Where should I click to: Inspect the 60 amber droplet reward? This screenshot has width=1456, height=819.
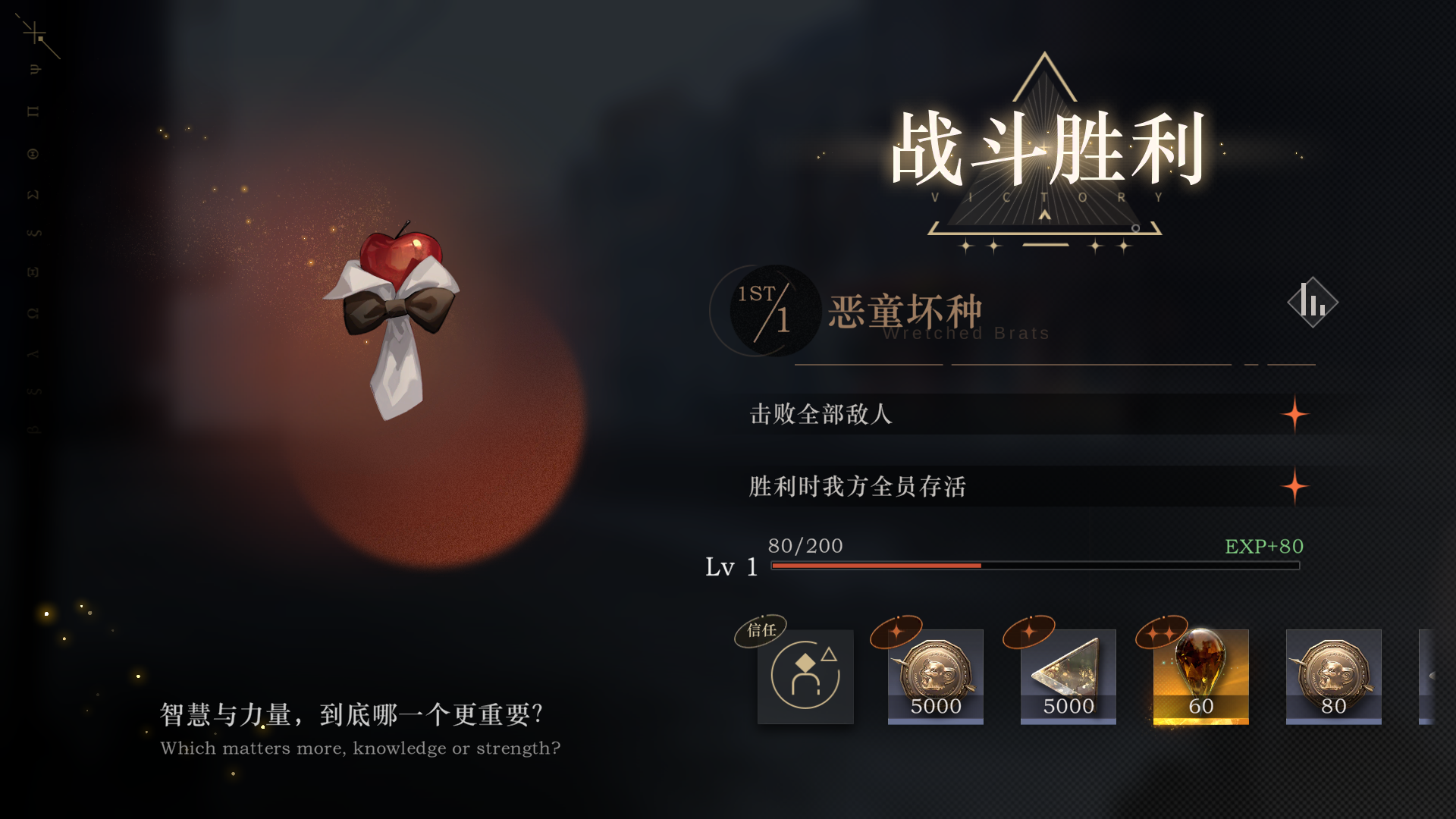click(x=1200, y=677)
